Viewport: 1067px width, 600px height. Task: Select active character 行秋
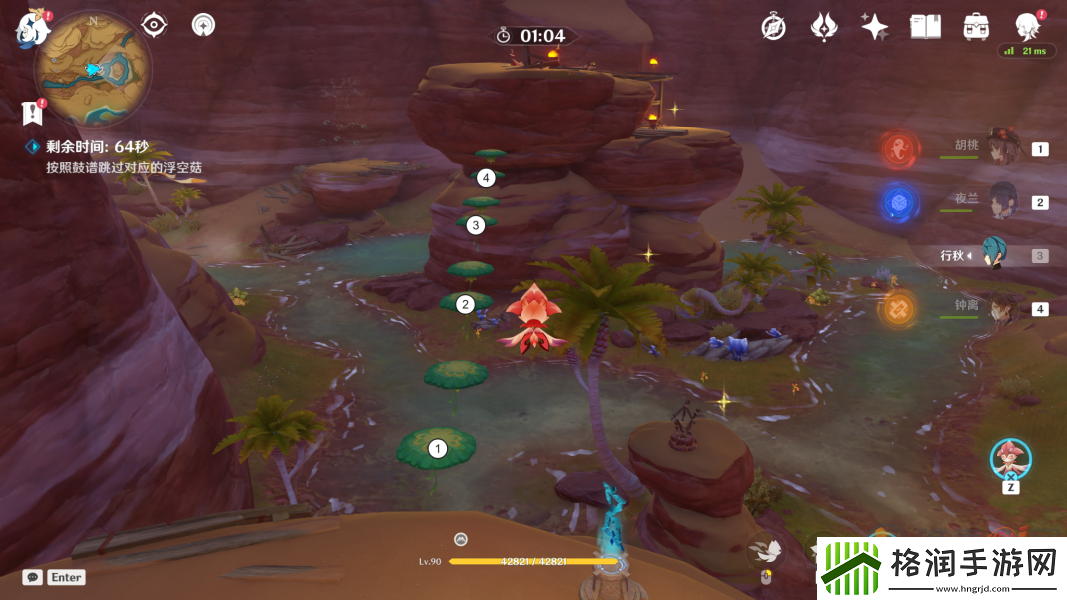coord(994,255)
